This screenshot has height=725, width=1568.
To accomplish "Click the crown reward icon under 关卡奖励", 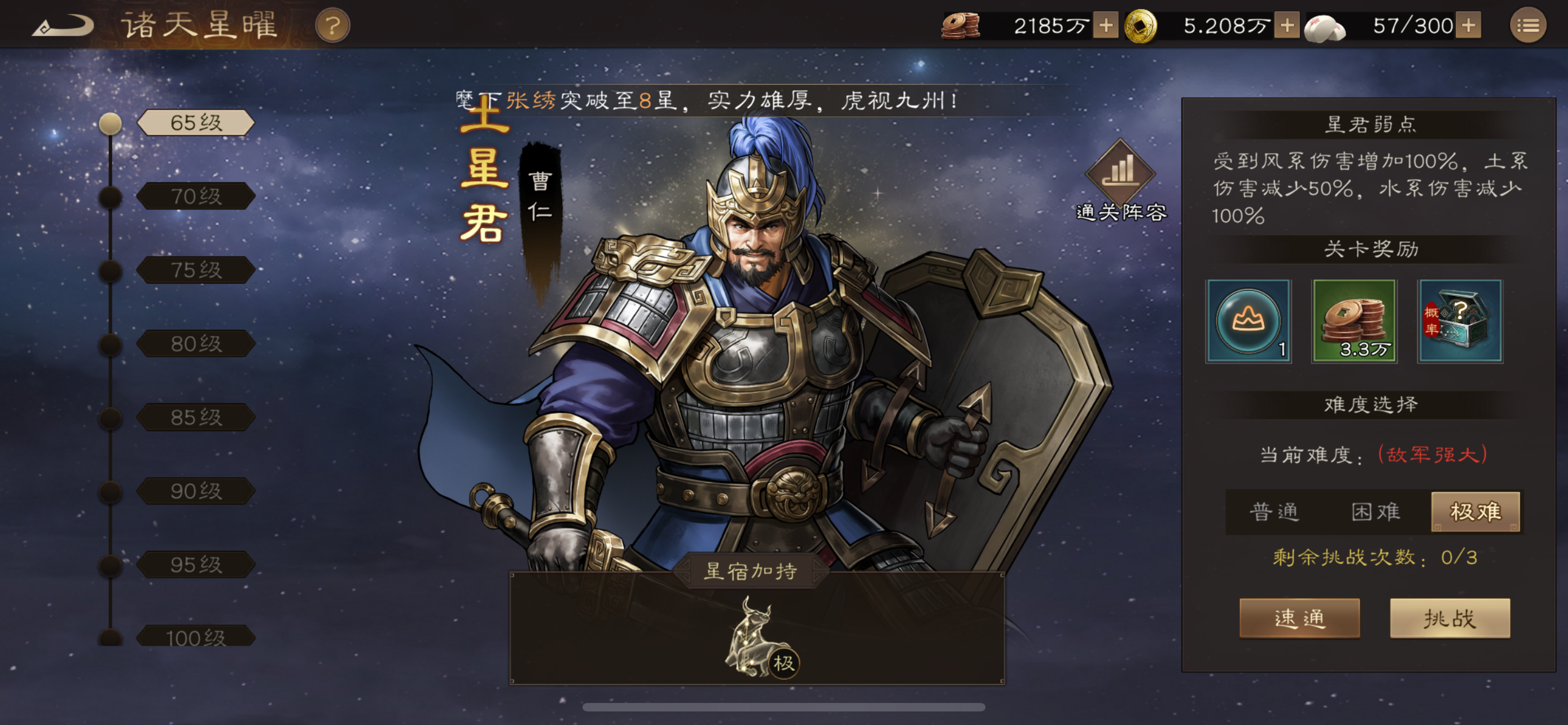I will coord(1249,322).
